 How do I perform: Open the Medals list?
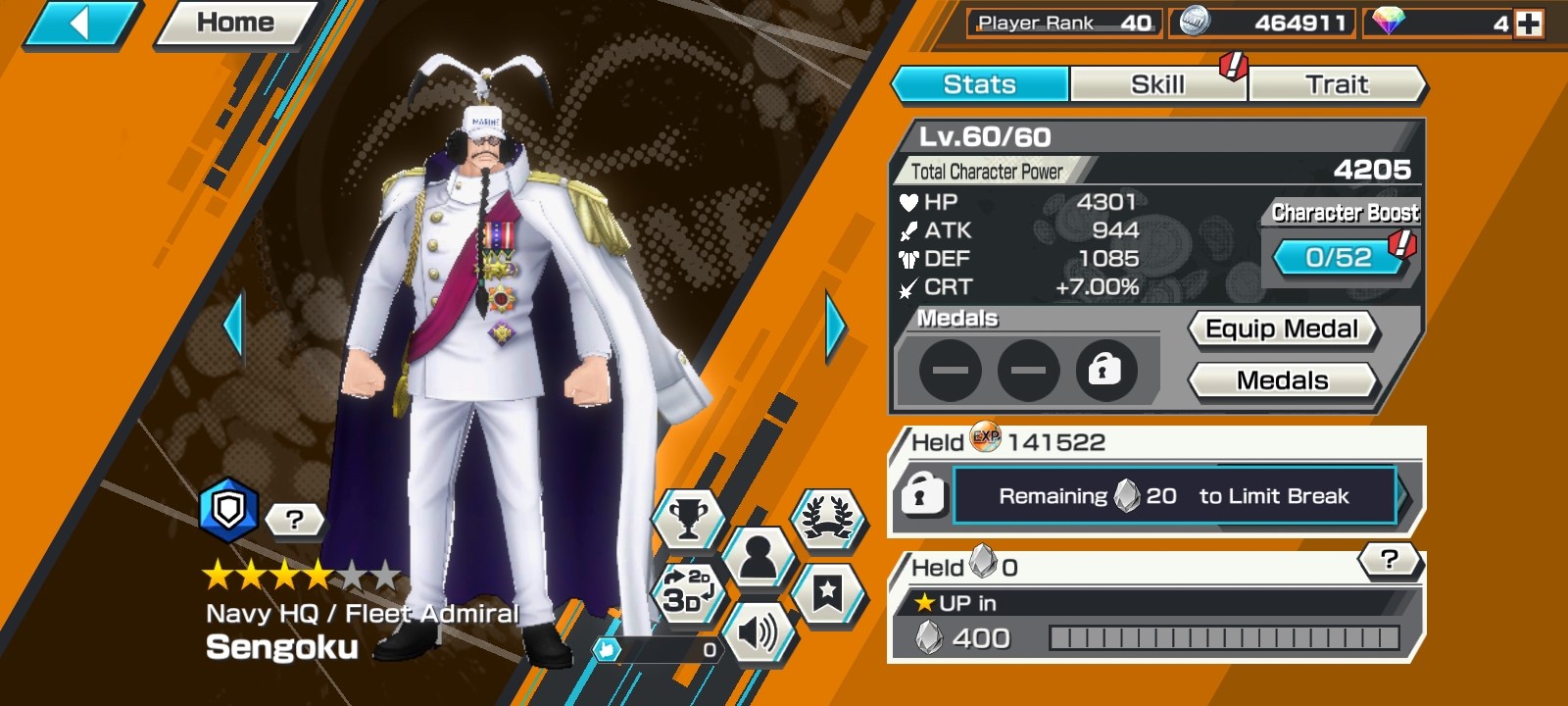click(1282, 380)
